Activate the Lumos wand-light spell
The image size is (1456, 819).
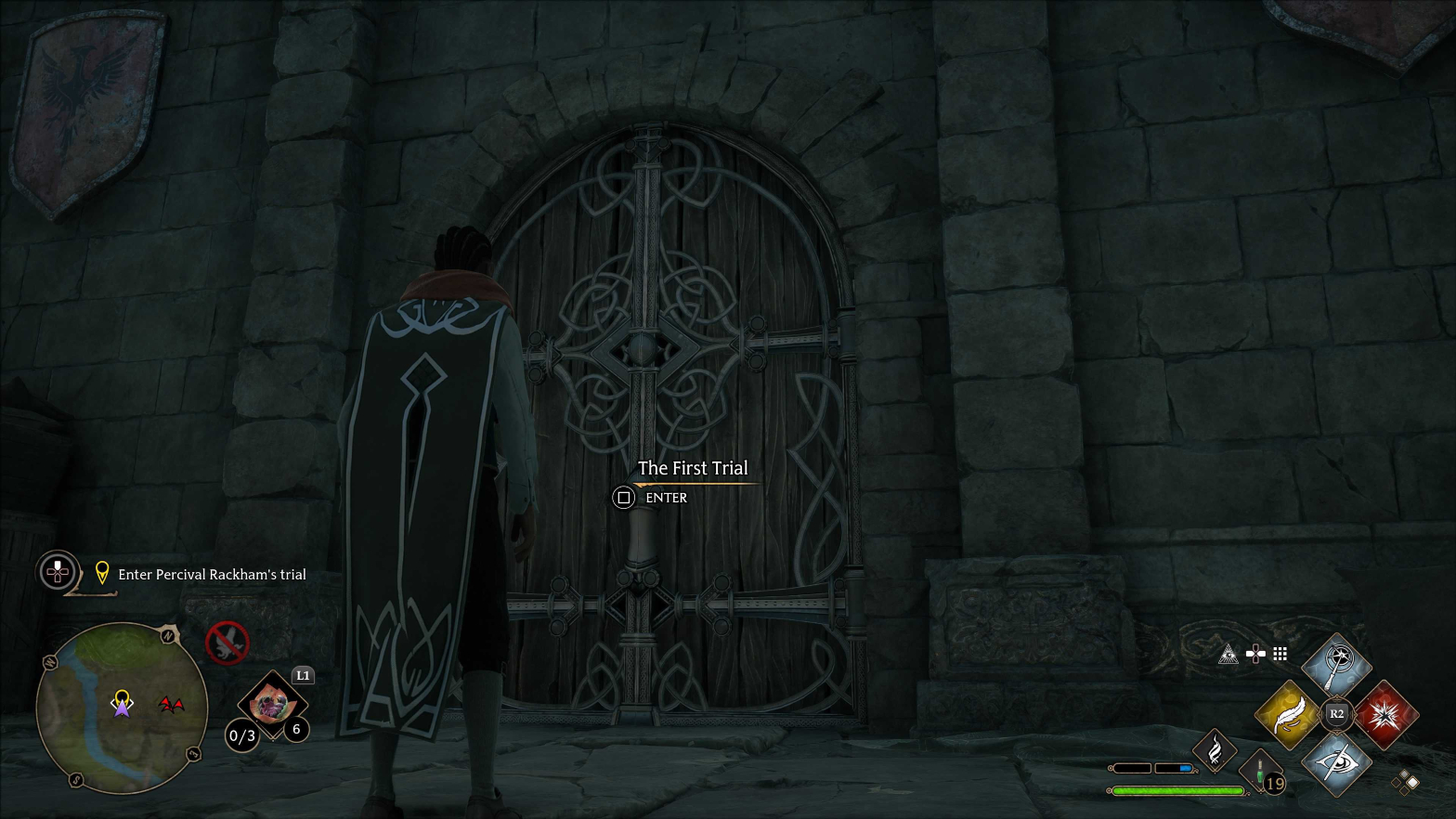[x=1336, y=665]
